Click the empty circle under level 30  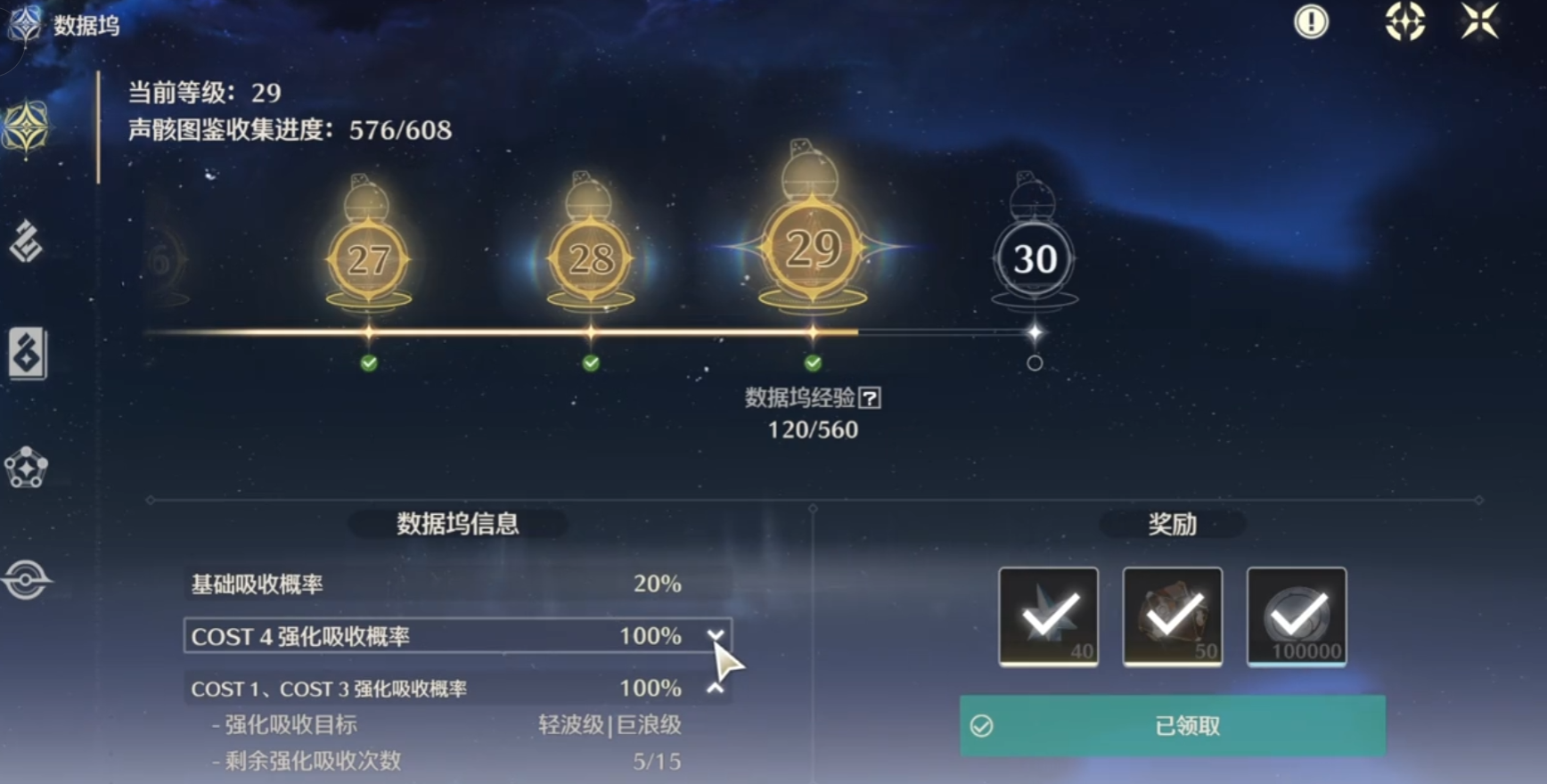(x=1035, y=363)
